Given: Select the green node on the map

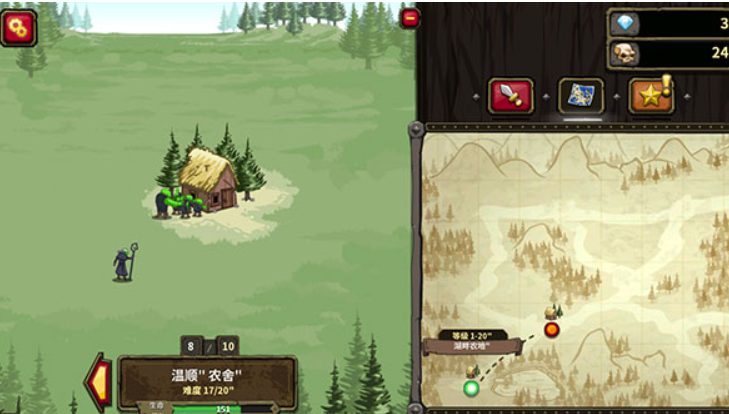Looking at the screenshot, I should click(471, 387).
